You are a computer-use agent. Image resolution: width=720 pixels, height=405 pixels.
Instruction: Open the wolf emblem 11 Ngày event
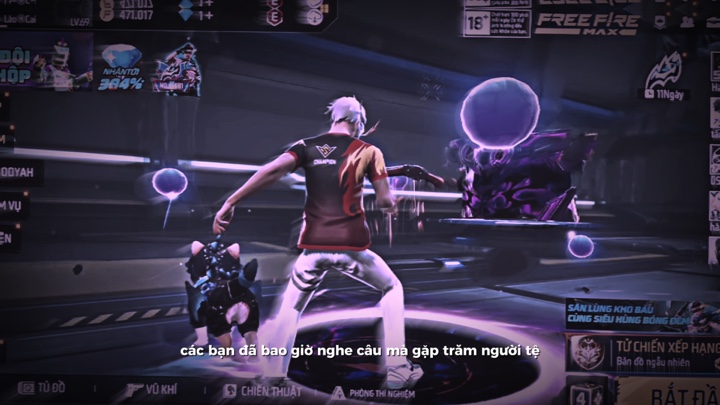665,78
